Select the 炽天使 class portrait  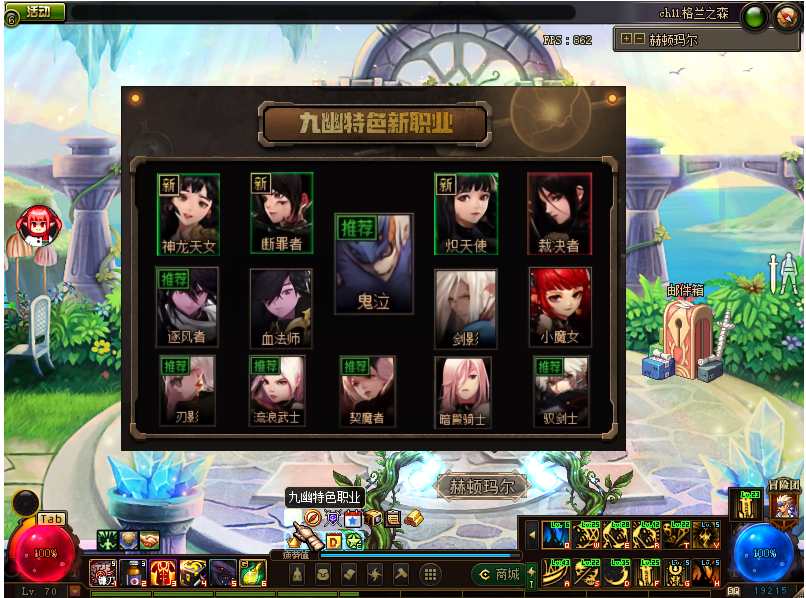[x=465, y=212]
